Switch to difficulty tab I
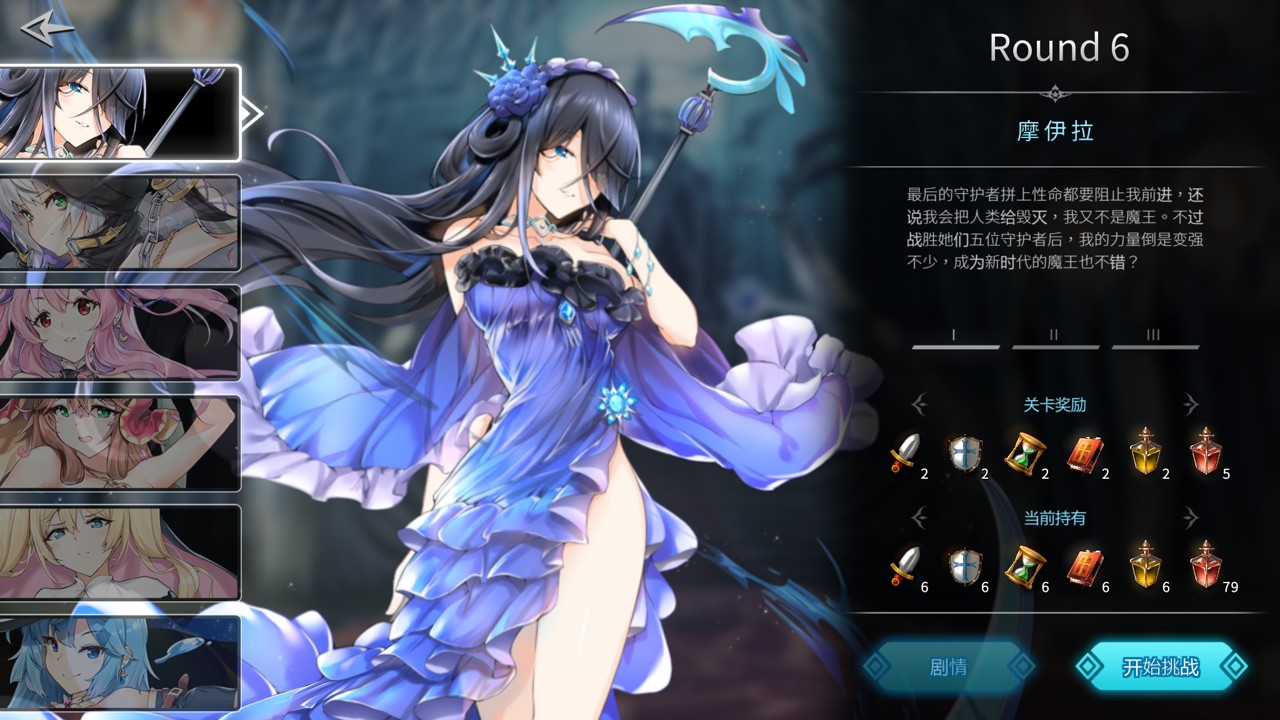The image size is (1280, 720). [955, 338]
